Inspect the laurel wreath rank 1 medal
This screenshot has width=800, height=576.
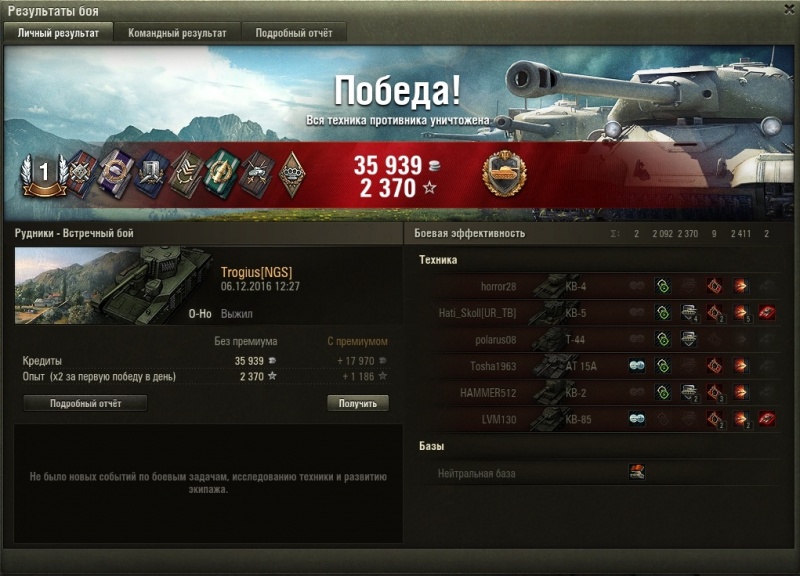click(x=43, y=174)
